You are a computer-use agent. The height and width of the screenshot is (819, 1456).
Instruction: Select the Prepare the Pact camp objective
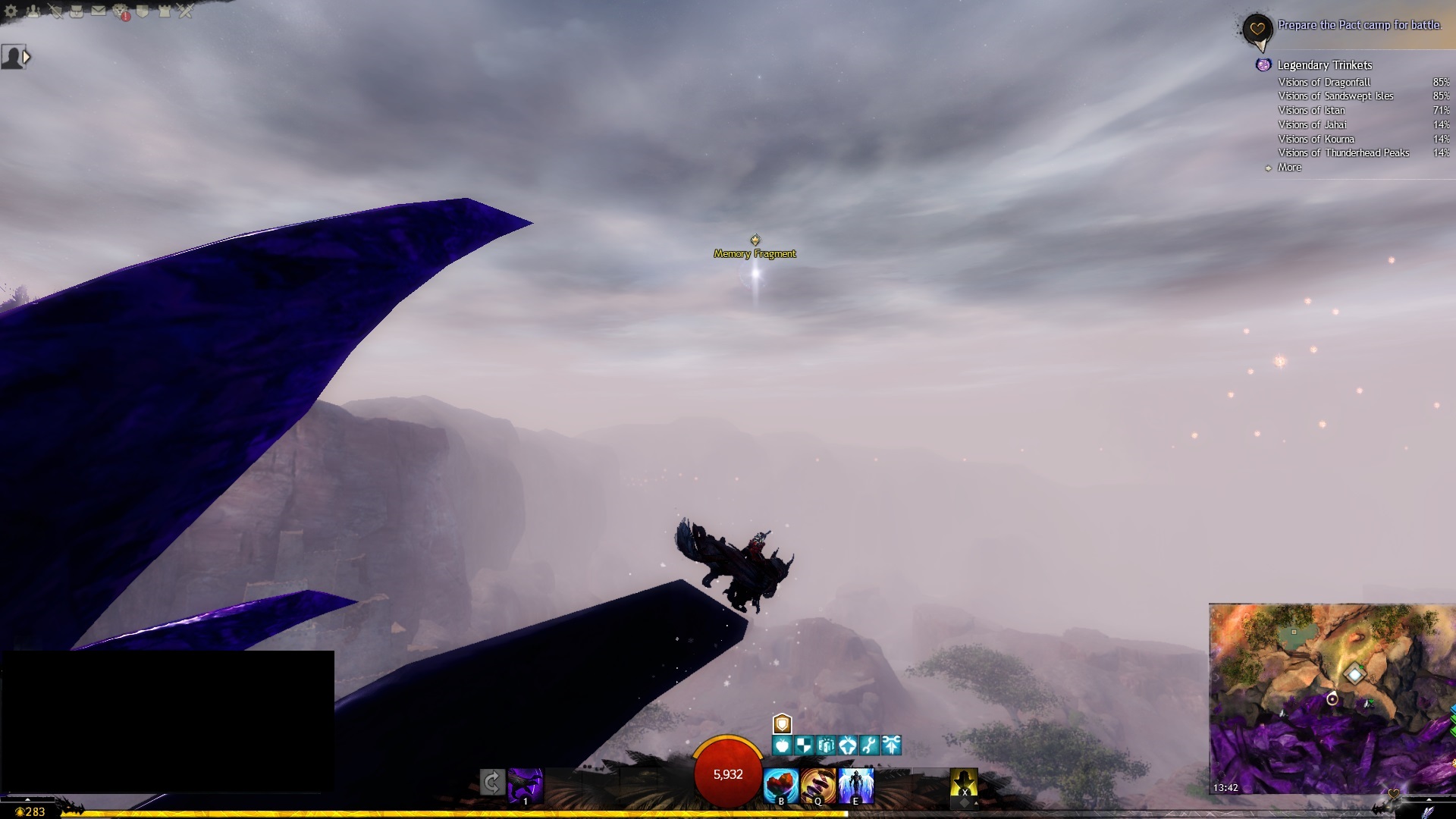pyautogui.click(x=1359, y=25)
